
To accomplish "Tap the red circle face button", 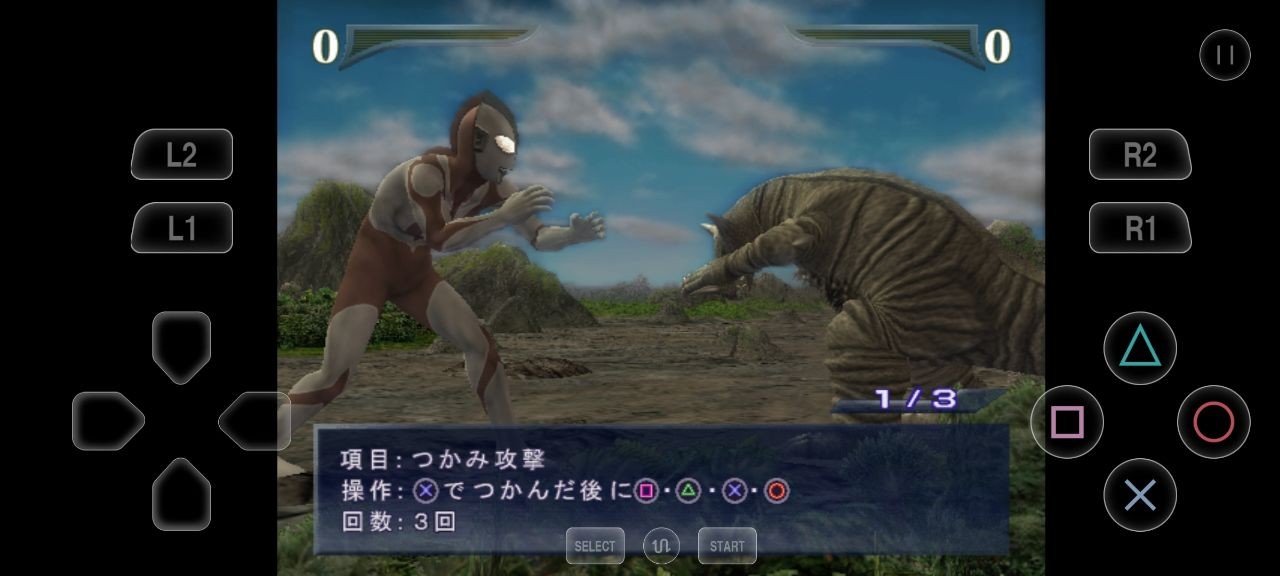I will click(1213, 422).
